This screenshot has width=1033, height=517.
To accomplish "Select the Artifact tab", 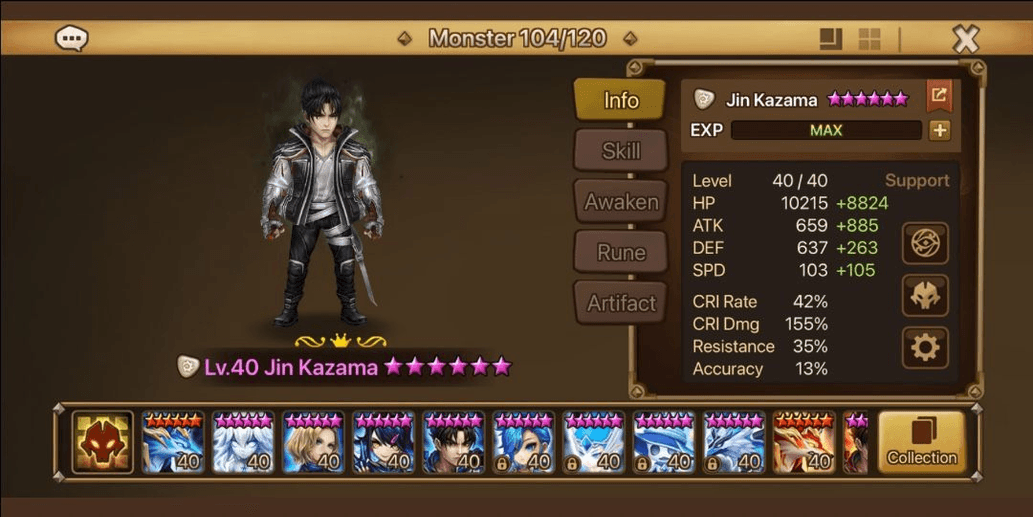I will click(620, 303).
